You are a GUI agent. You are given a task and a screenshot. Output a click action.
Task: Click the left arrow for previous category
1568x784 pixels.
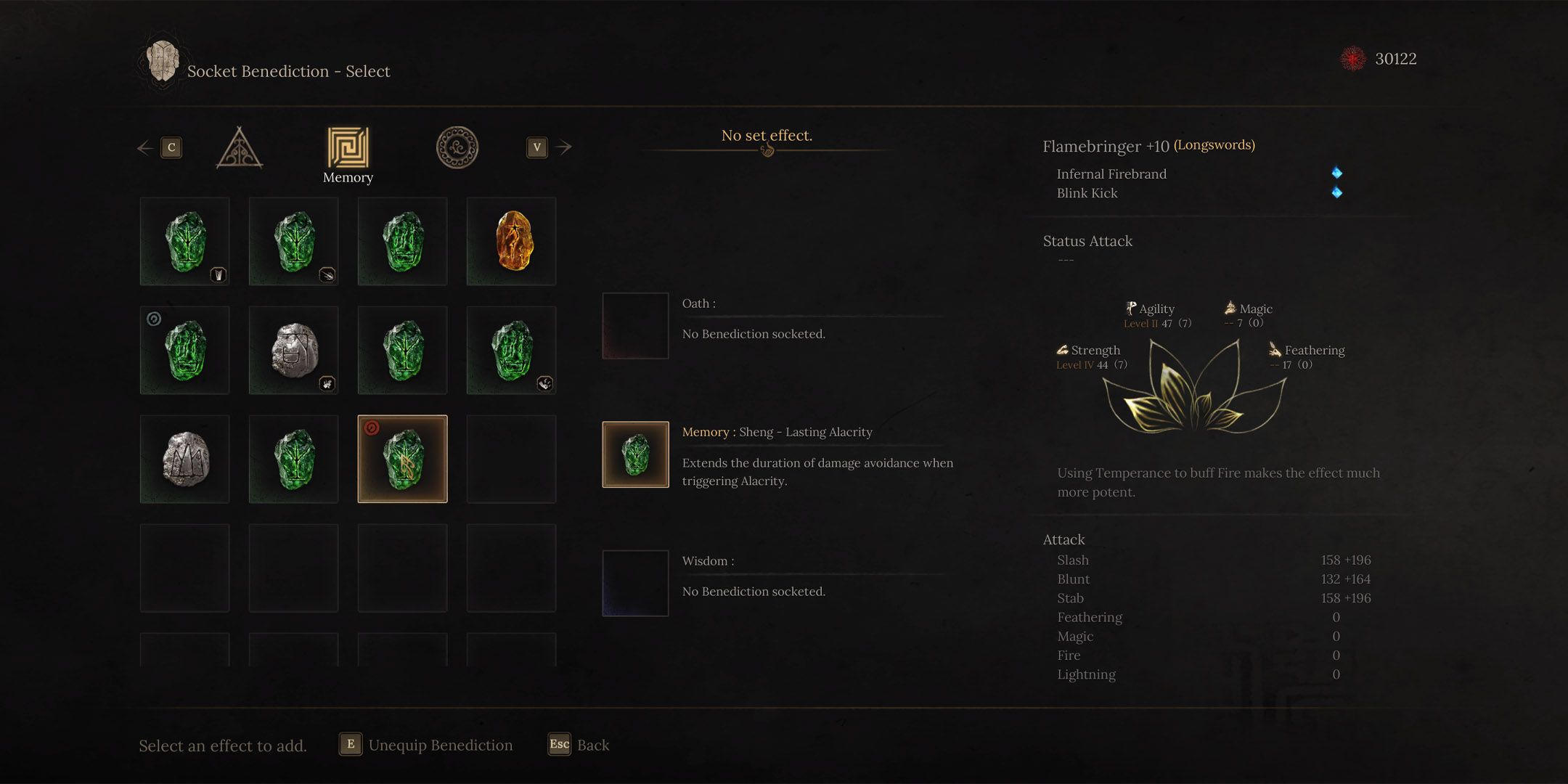coord(145,148)
